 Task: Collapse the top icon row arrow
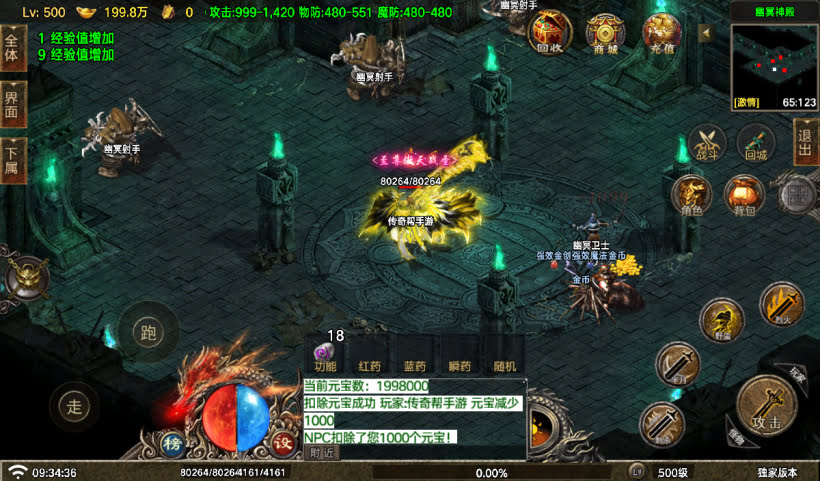pyautogui.click(x=704, y=32)
